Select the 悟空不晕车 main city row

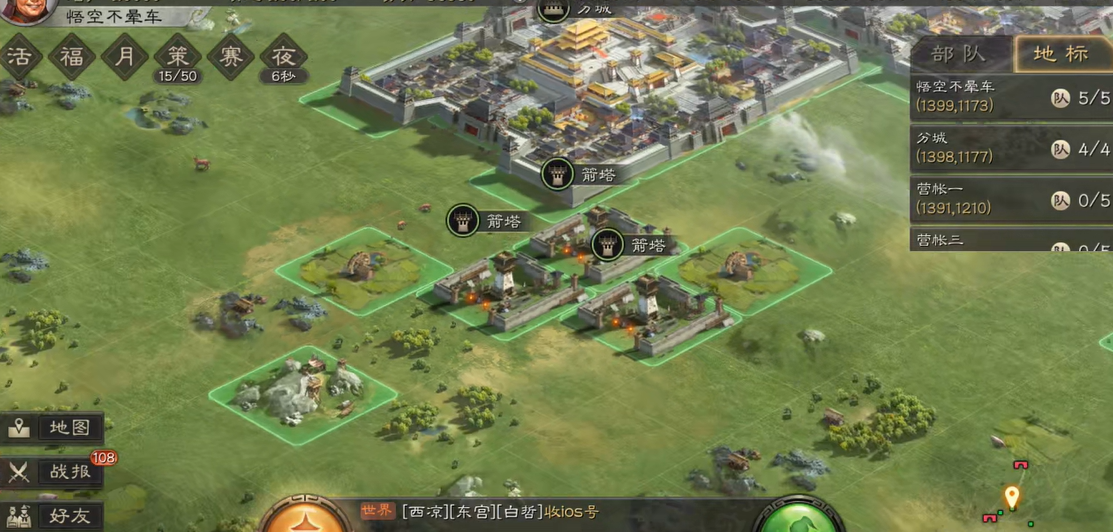tap(1010, 97)
